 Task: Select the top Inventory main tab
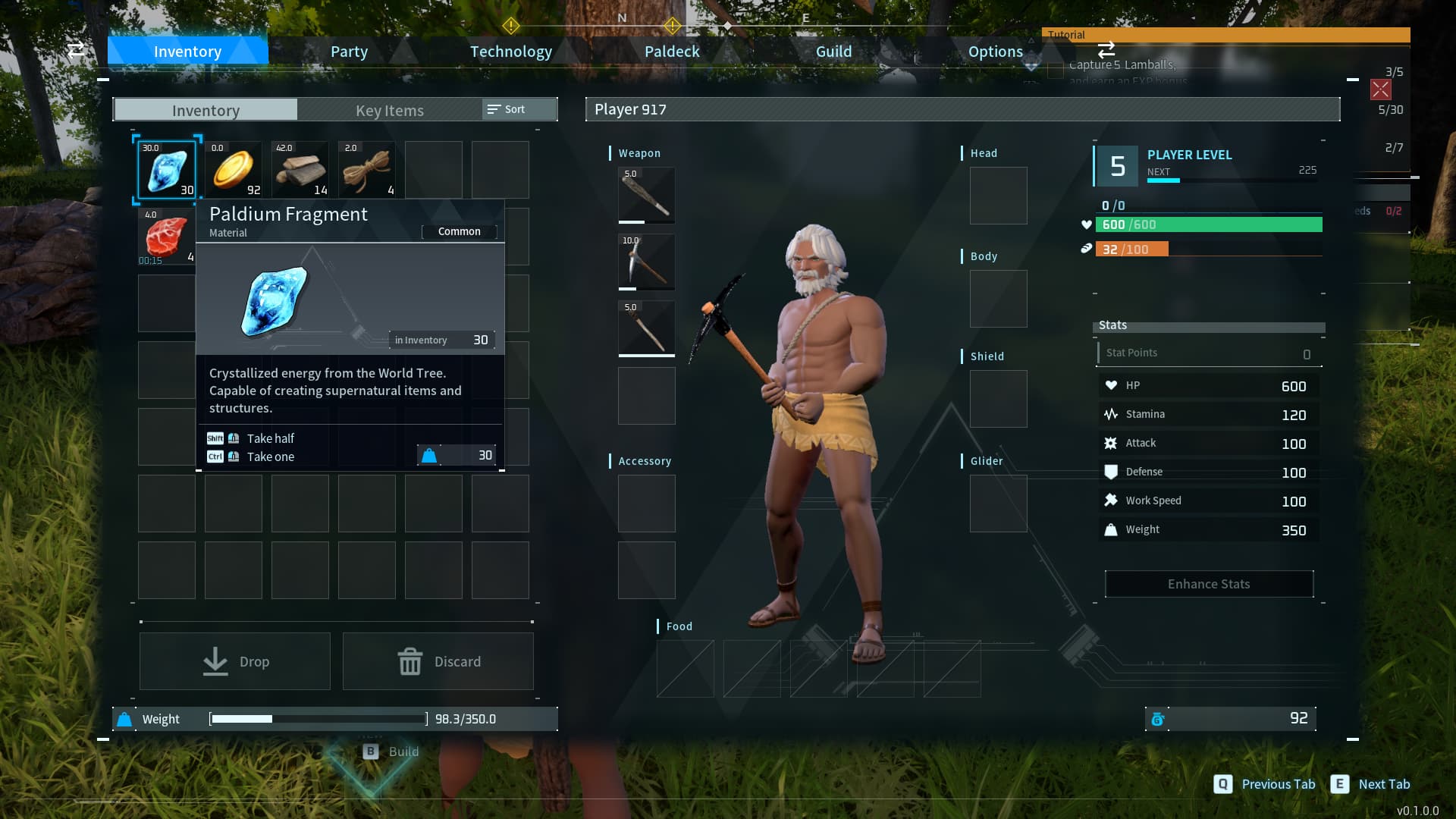coord(187,52)
